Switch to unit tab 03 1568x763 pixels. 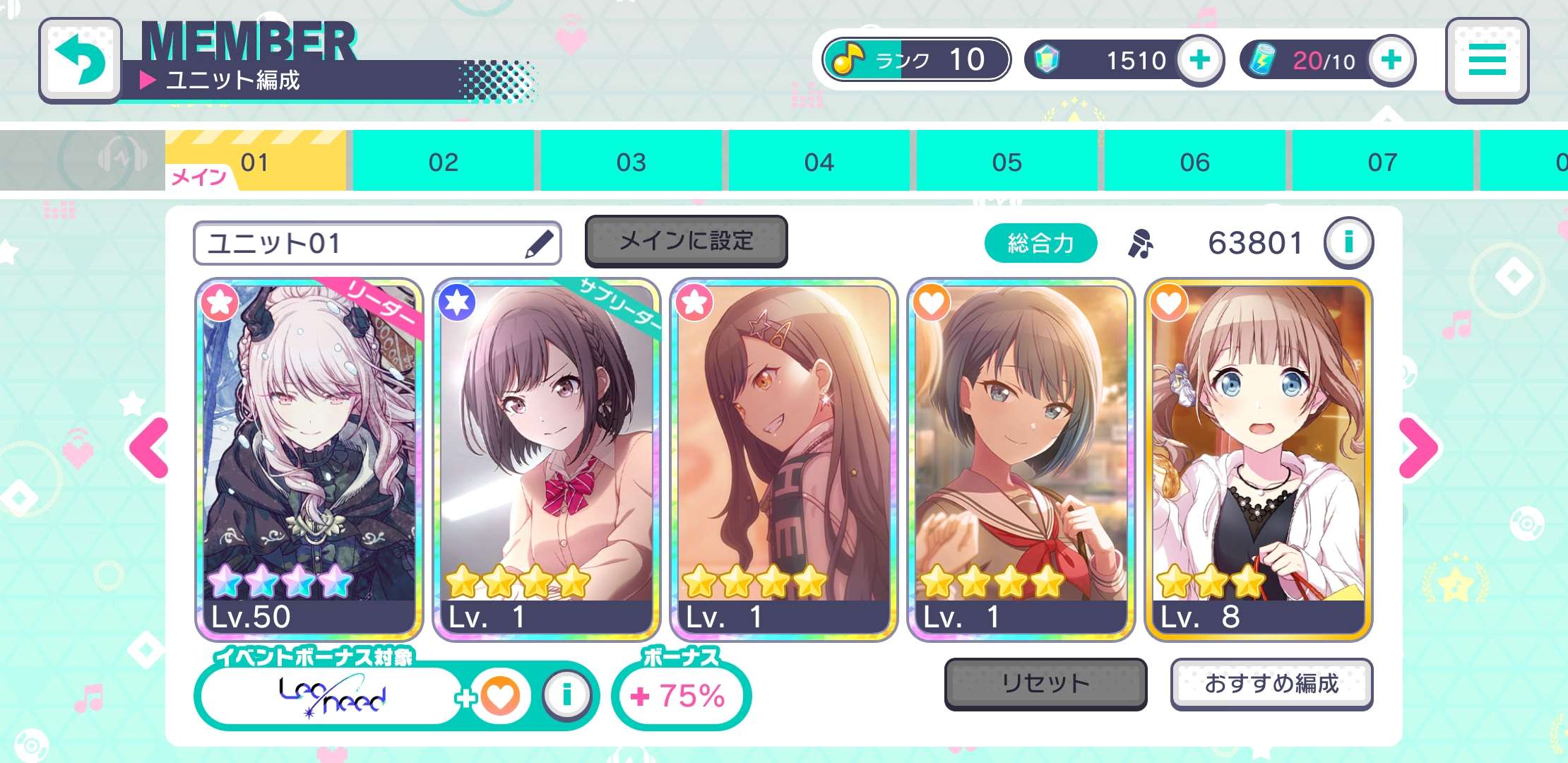(631, 162)
